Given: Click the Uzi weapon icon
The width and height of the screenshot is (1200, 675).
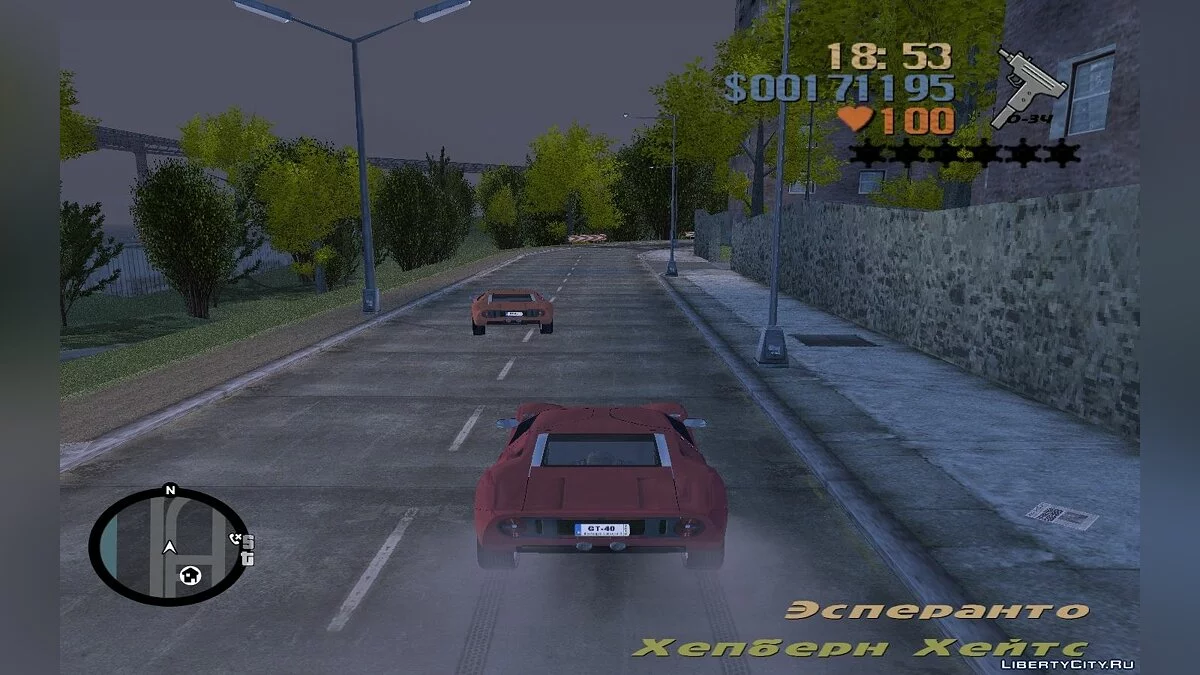Looking at the screenshot, I should (1030, 87).
